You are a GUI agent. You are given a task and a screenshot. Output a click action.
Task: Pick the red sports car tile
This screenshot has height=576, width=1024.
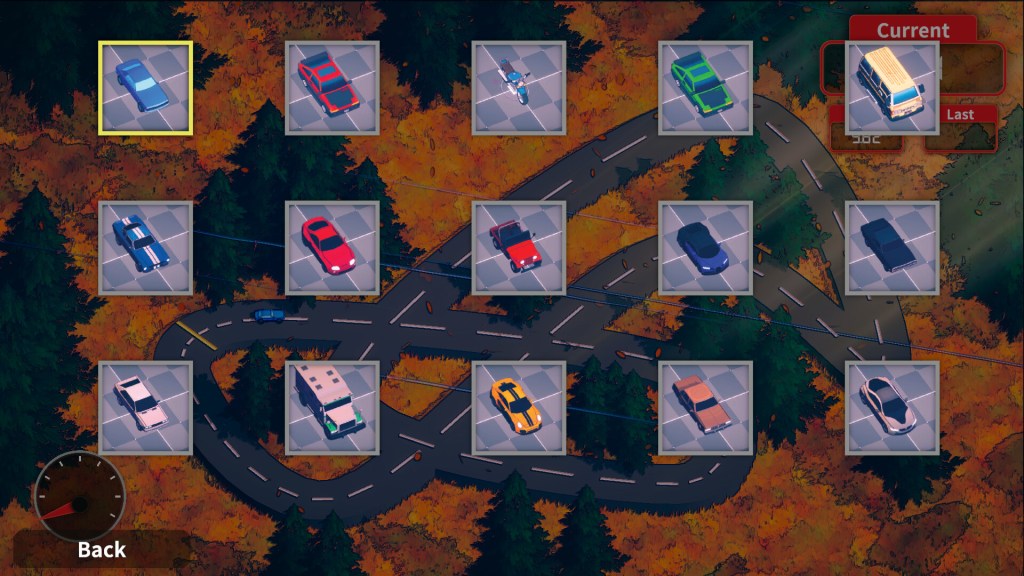pos(332,248)
